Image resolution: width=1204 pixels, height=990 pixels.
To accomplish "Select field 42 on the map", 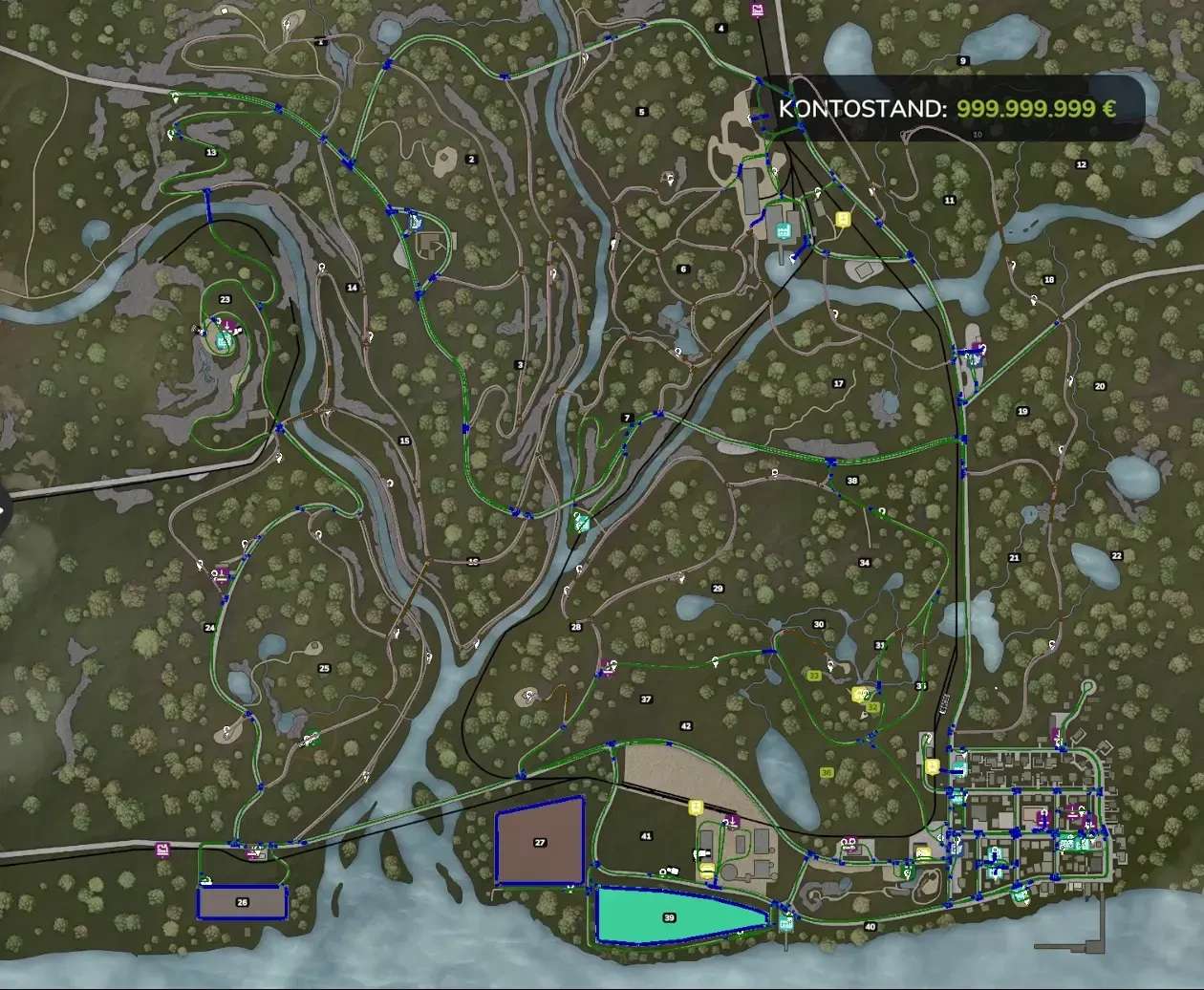I will tap(685, 726).
